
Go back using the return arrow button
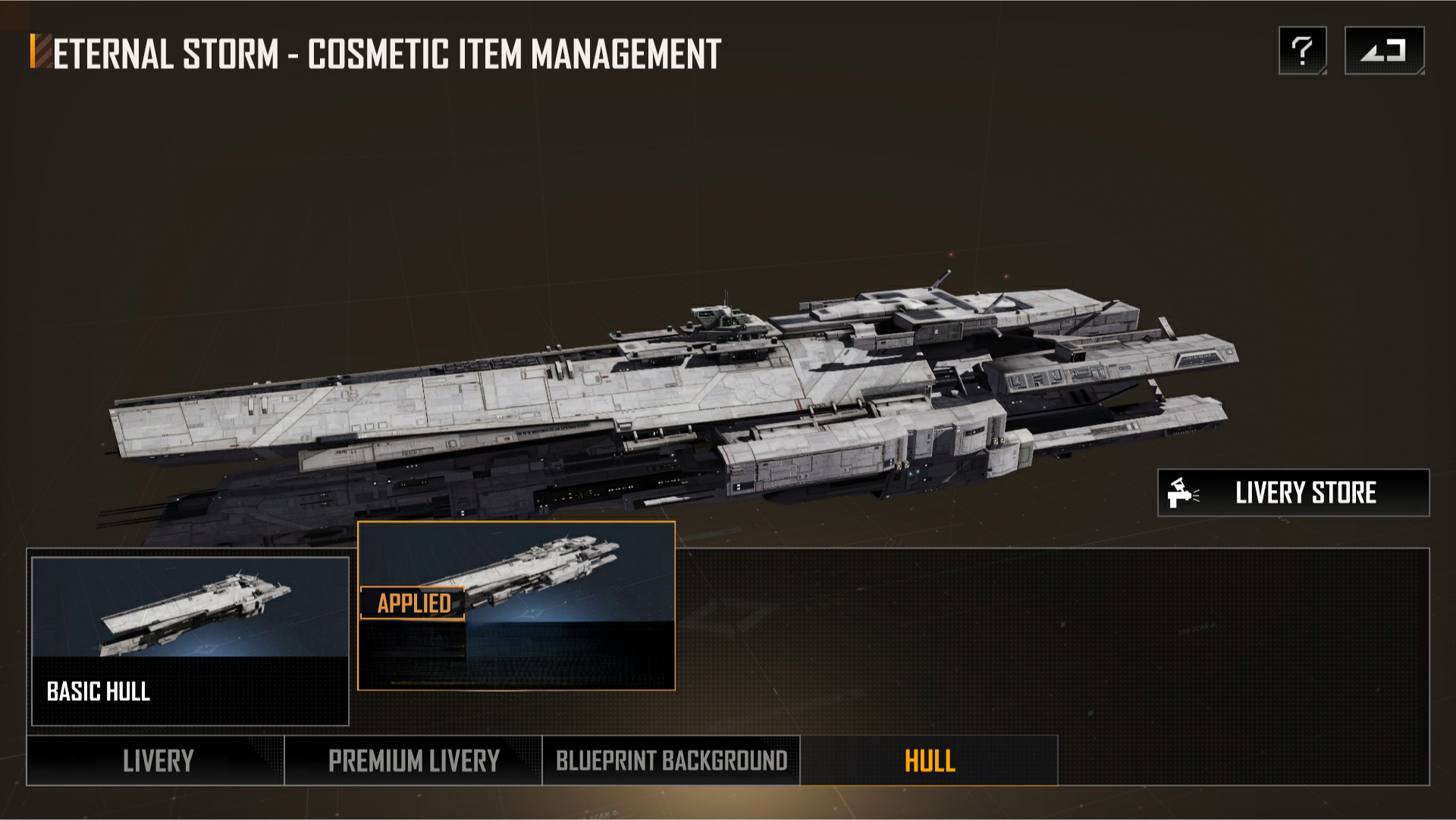(x=1384, y=51)
